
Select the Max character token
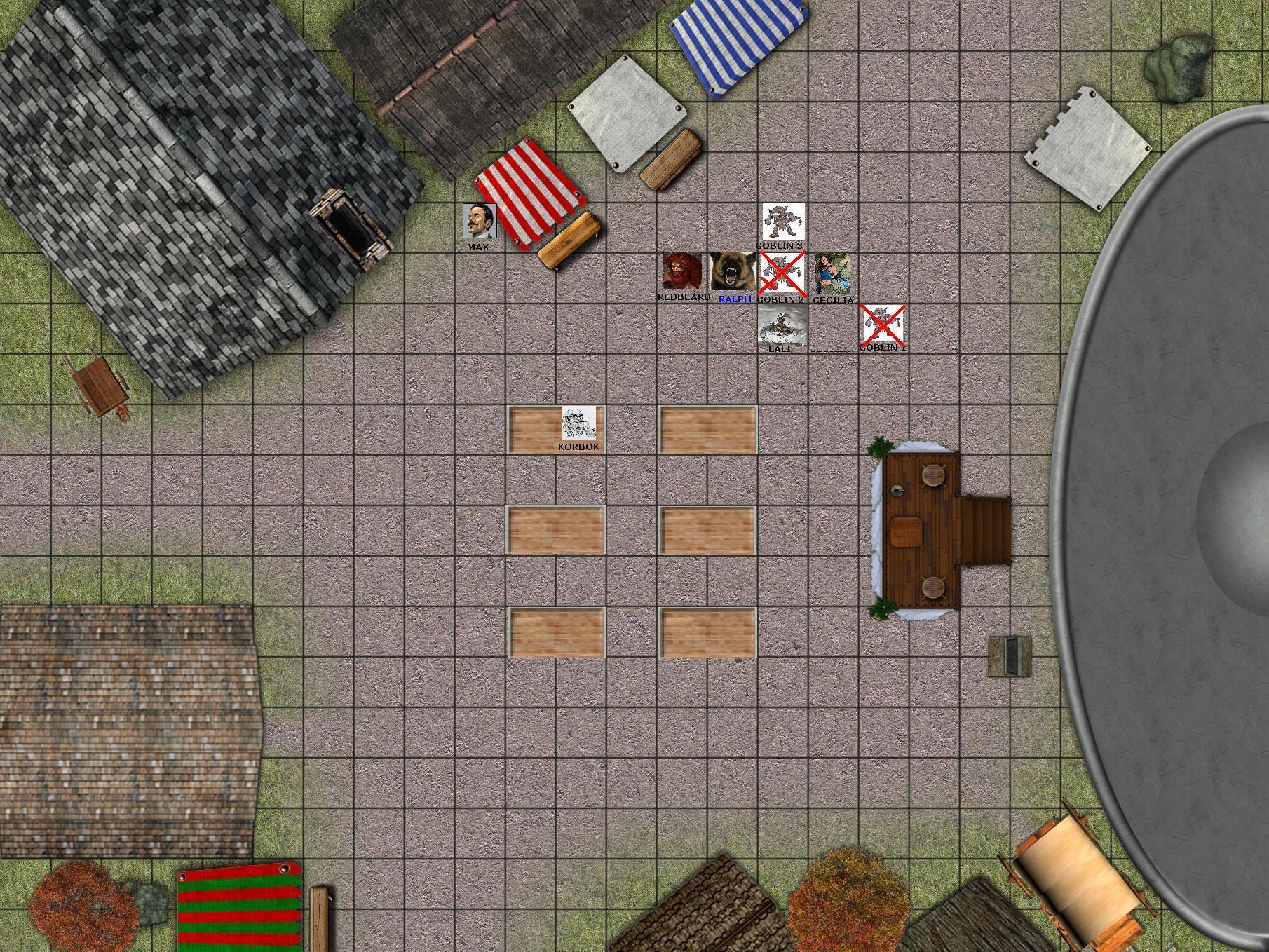pos(480,222)
